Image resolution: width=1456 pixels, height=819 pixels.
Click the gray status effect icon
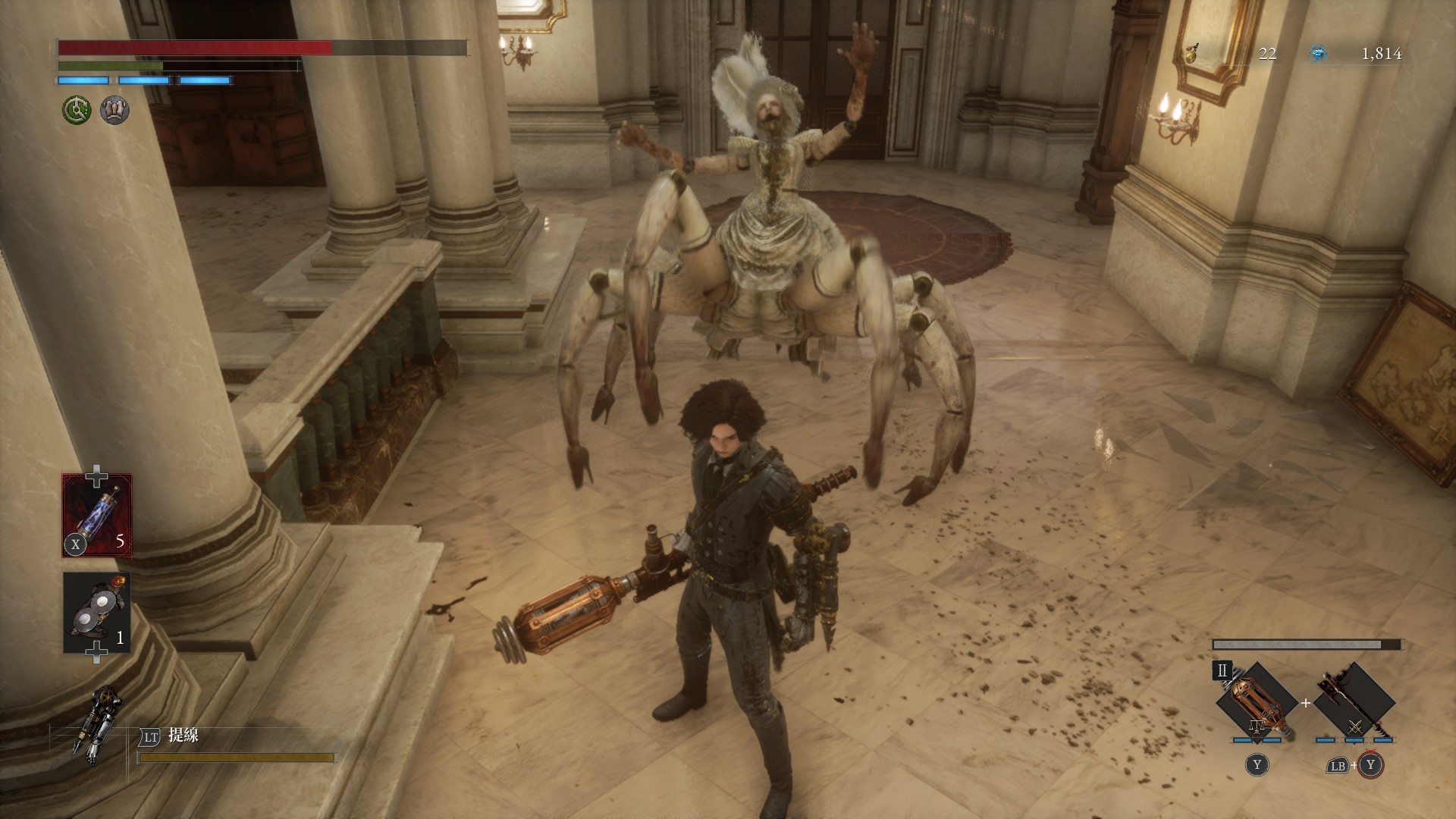(x=115, y=111)
